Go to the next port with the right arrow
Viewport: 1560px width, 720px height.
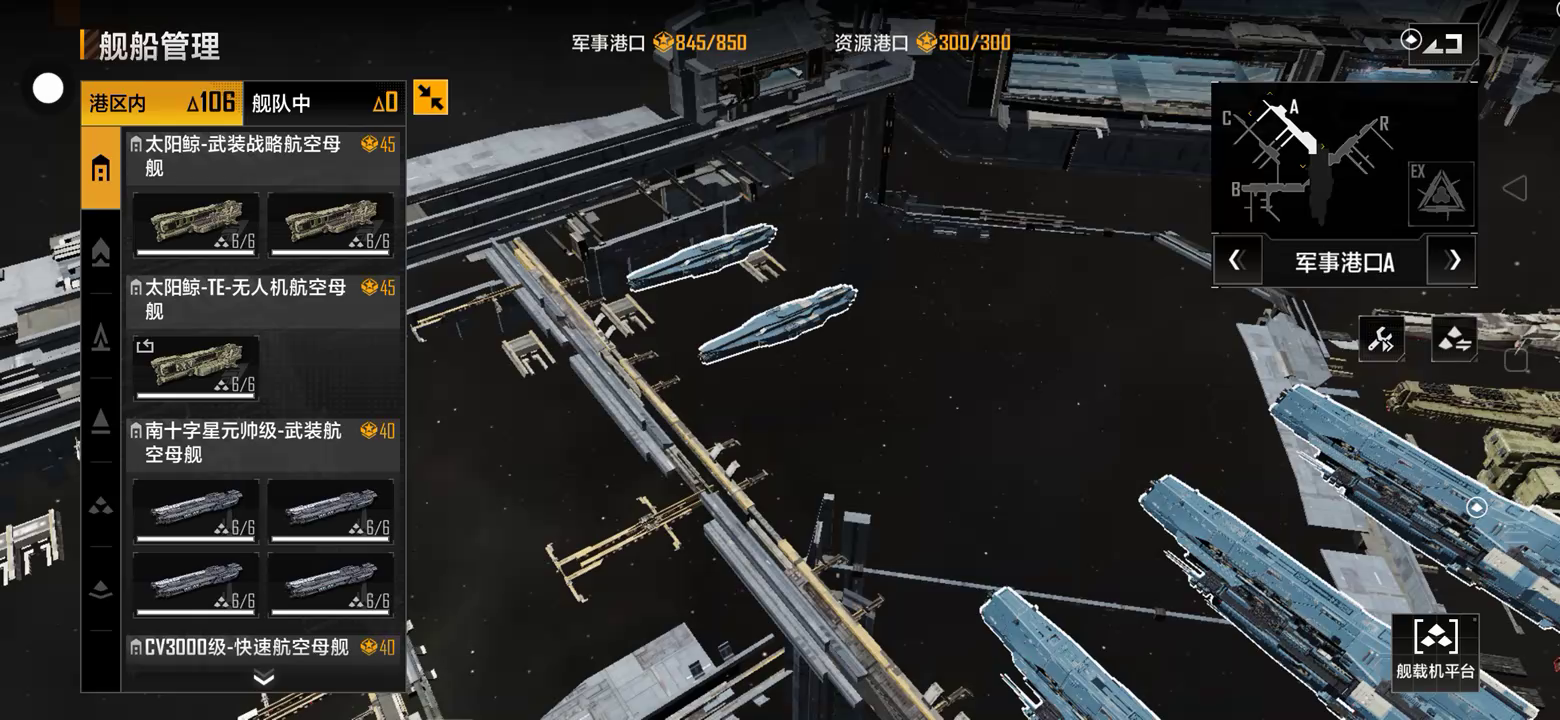pos(1453,262)
